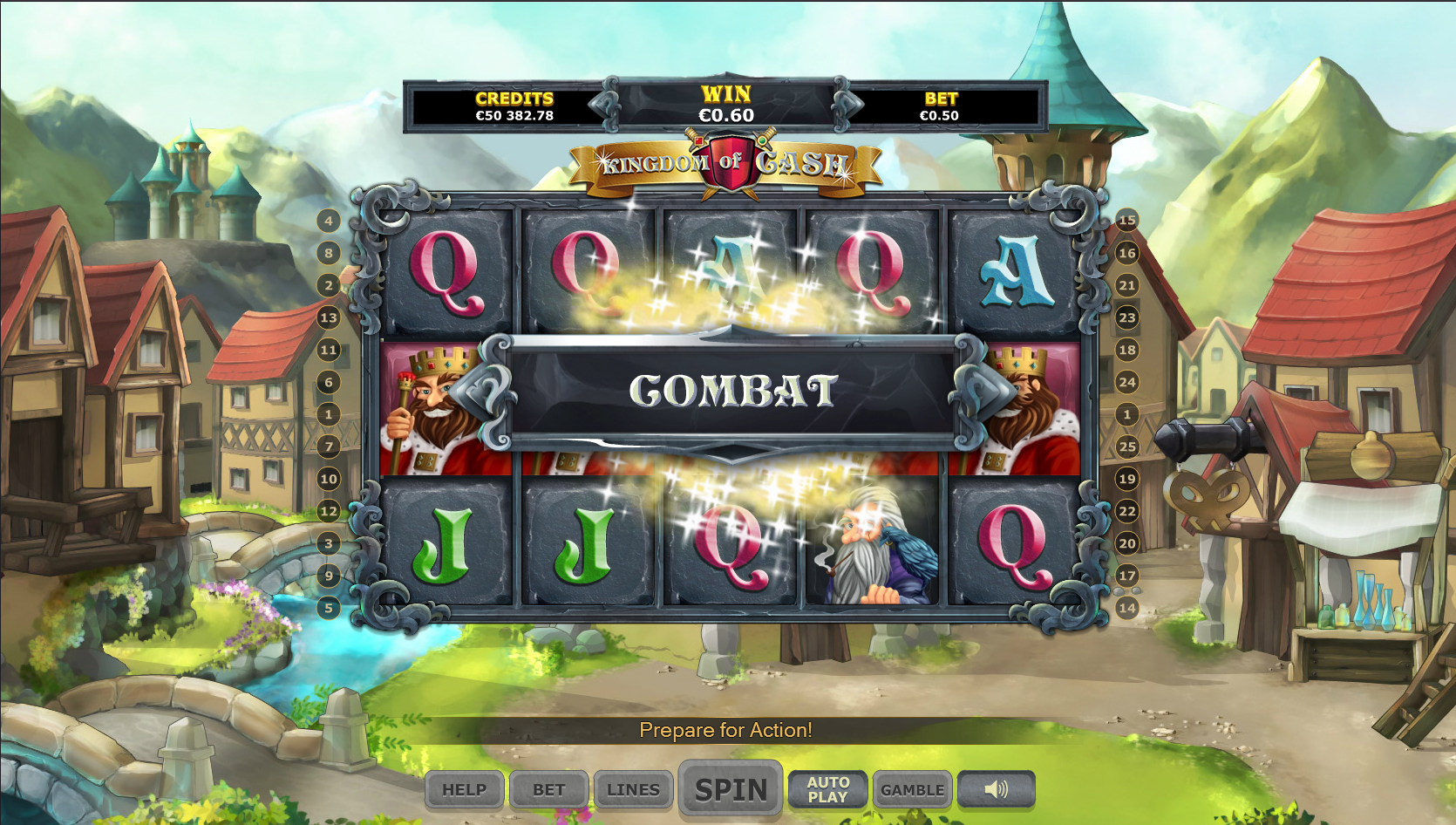The image size is (1456, 825).
Task: Select payline number 19 marker
Action: pyautogui.click(x=1127, y=479)
